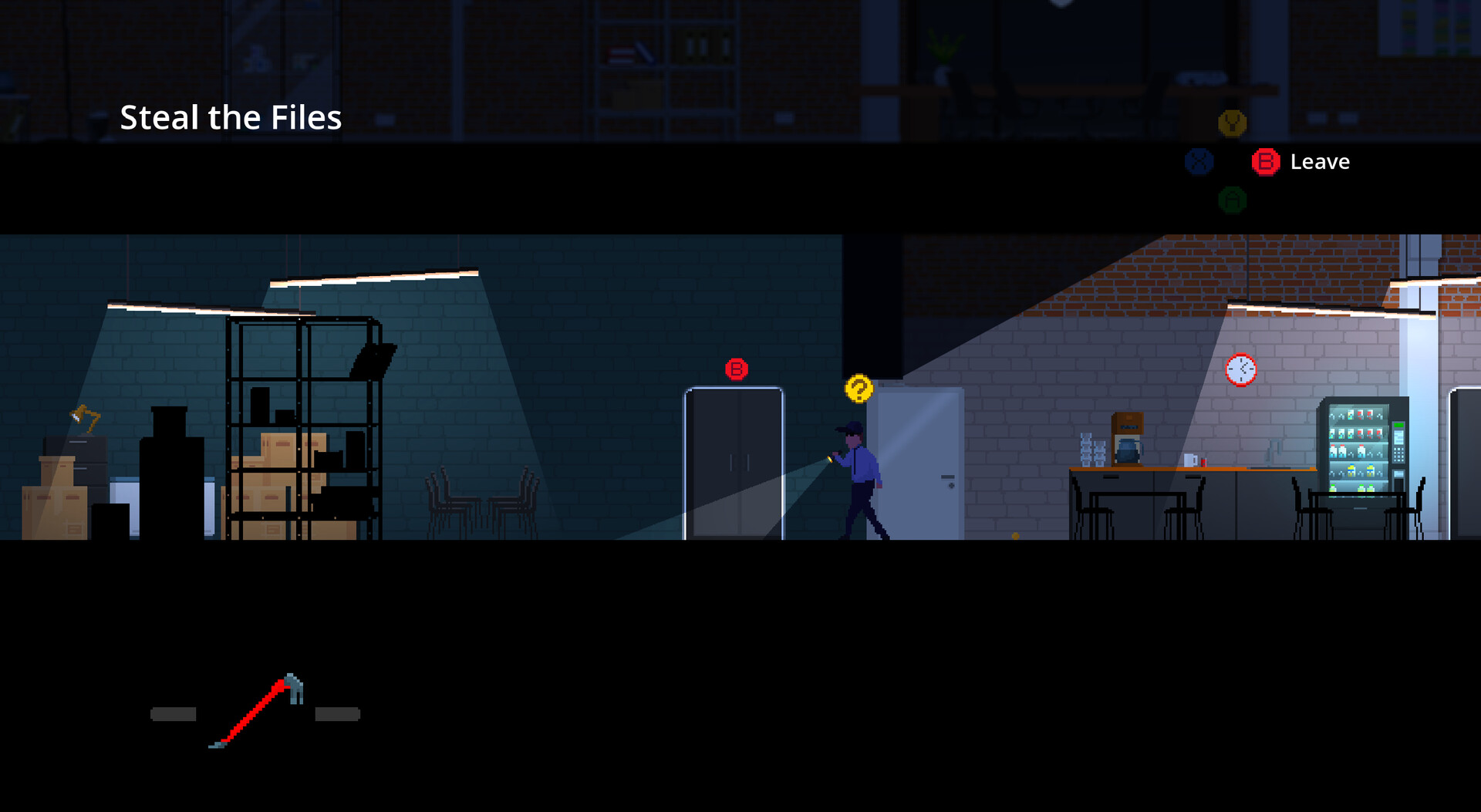Click the Steal the Files objective text

point(231,117)
